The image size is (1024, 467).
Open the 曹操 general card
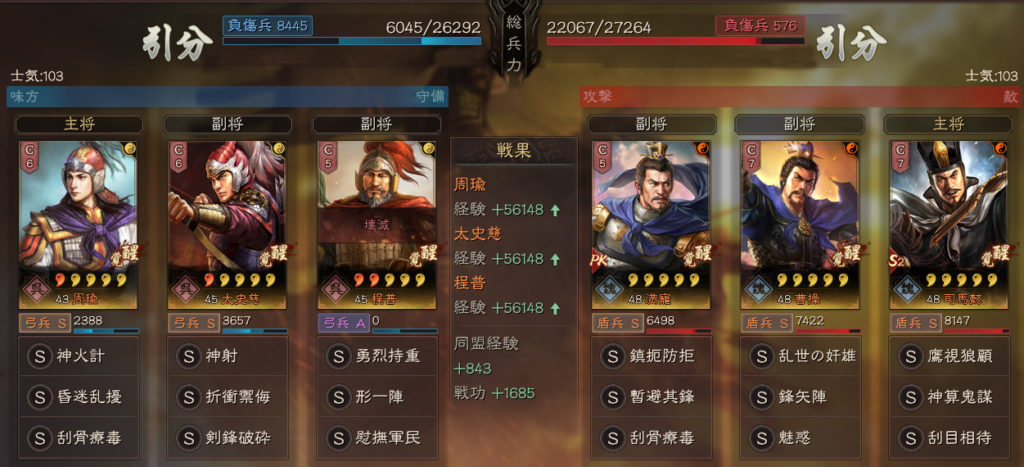click(800, 222)
